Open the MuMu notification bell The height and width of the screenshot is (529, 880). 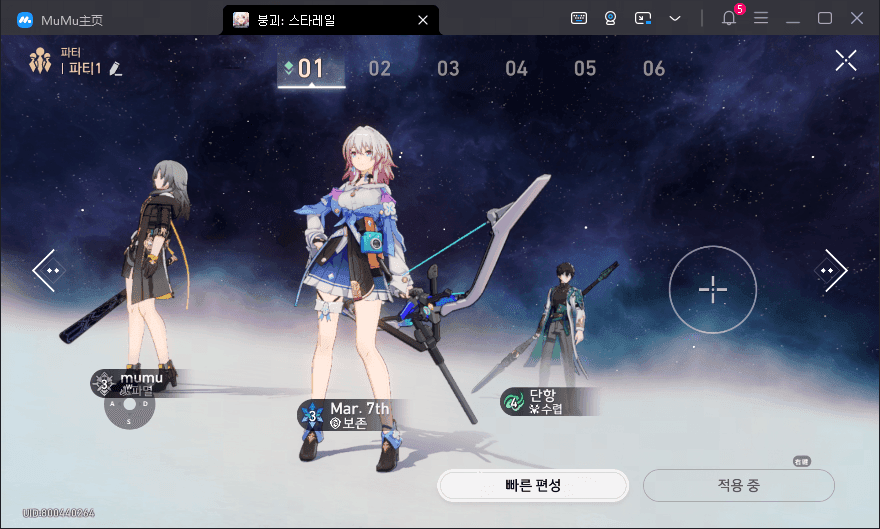(728, 18)
